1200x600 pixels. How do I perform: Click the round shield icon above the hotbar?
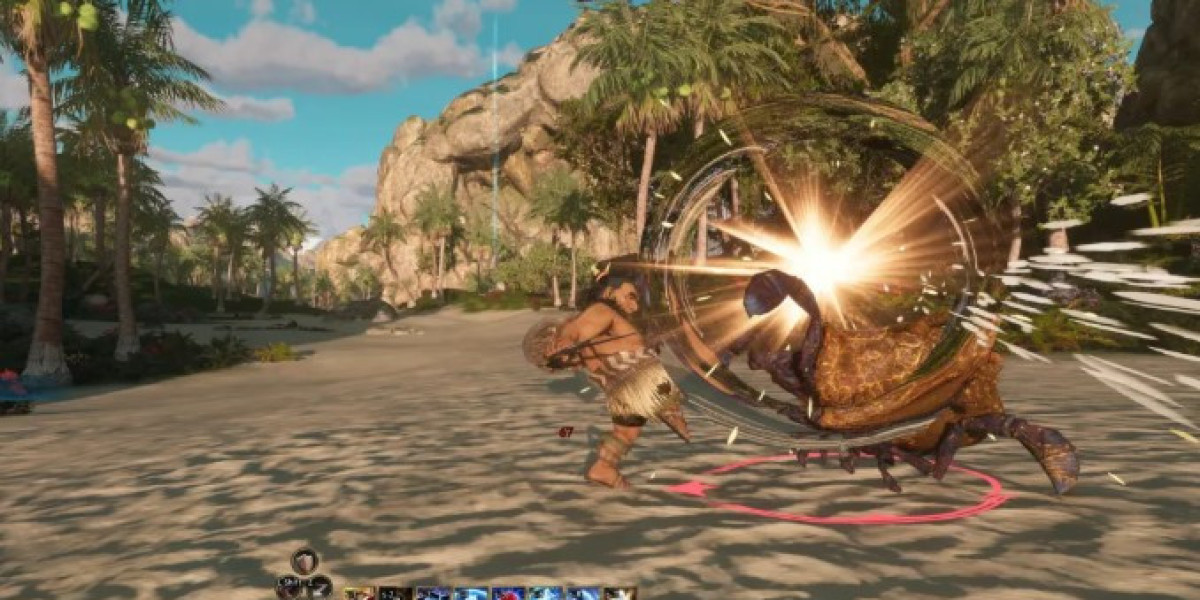[x=305, y=561]
